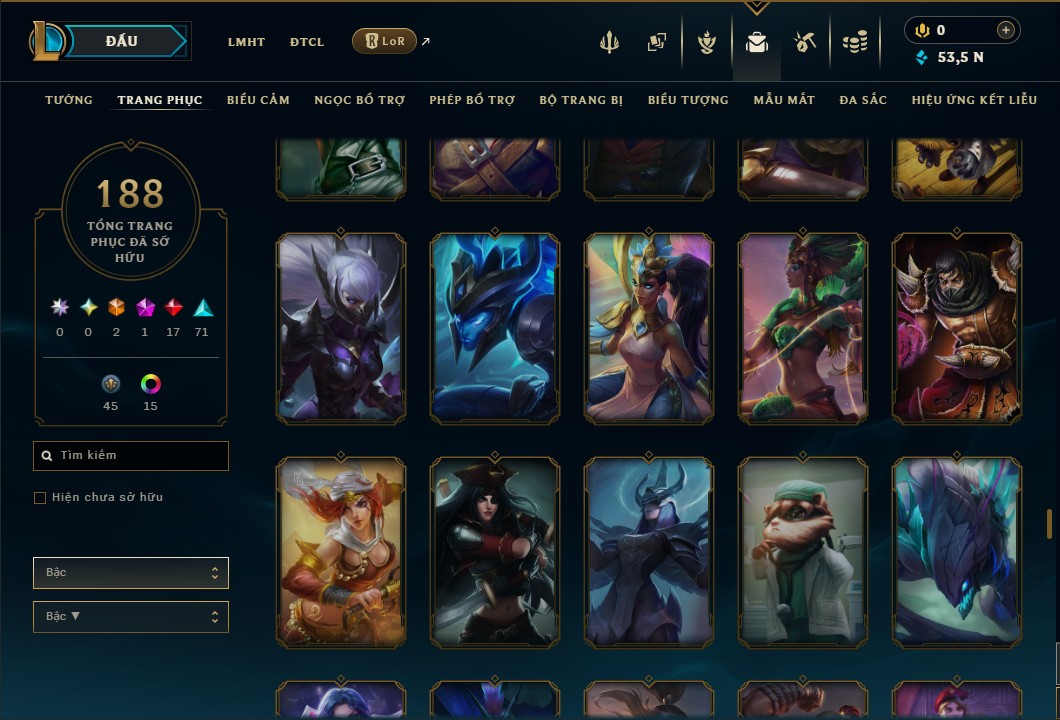Click the Tìm kiếm search field
1060x720 pixels.
point(131,456)
